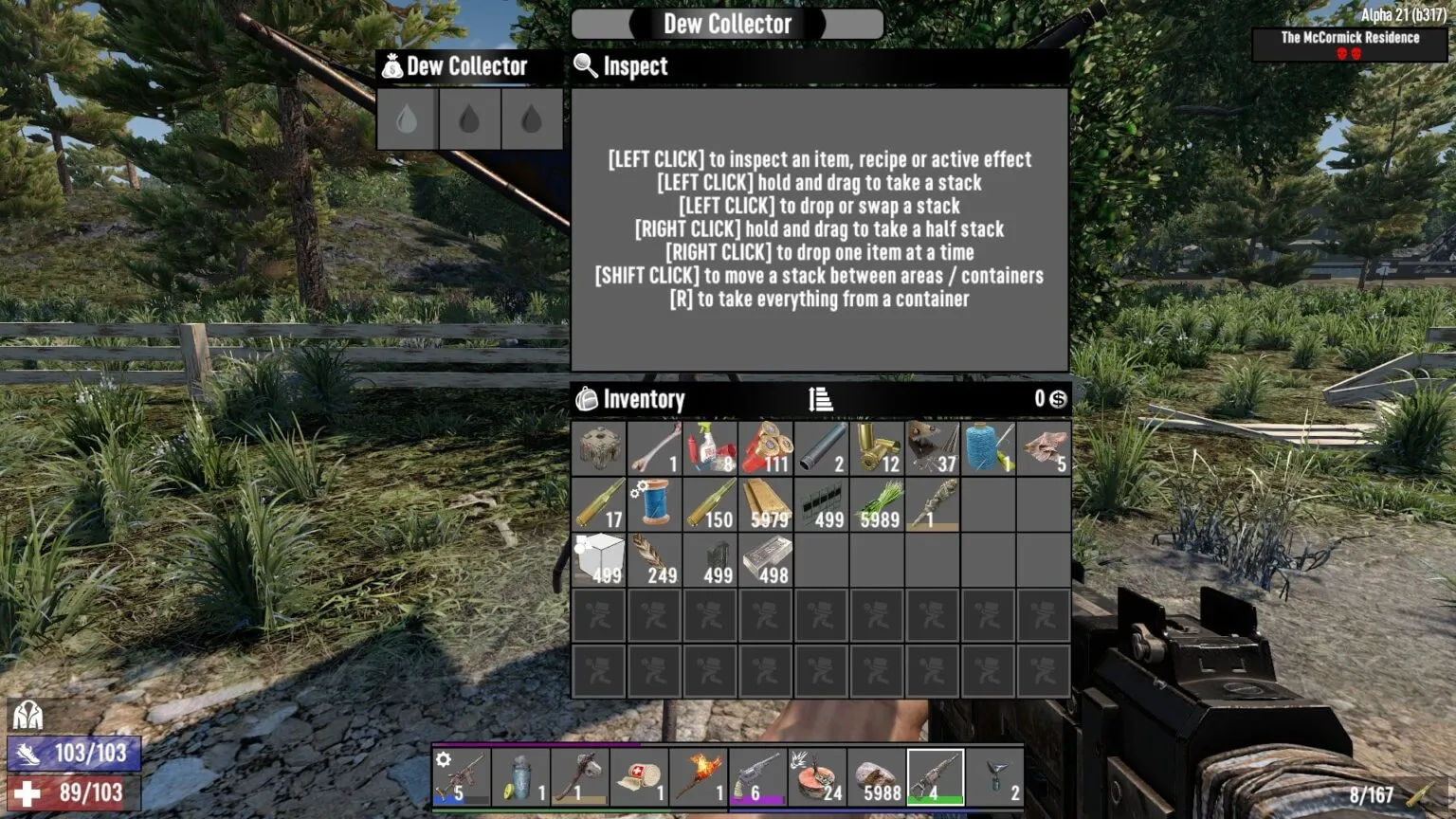The image size is (1456, 819).
Task: Click the Dew Collector title banner at top
Action: tap(726, 24)
